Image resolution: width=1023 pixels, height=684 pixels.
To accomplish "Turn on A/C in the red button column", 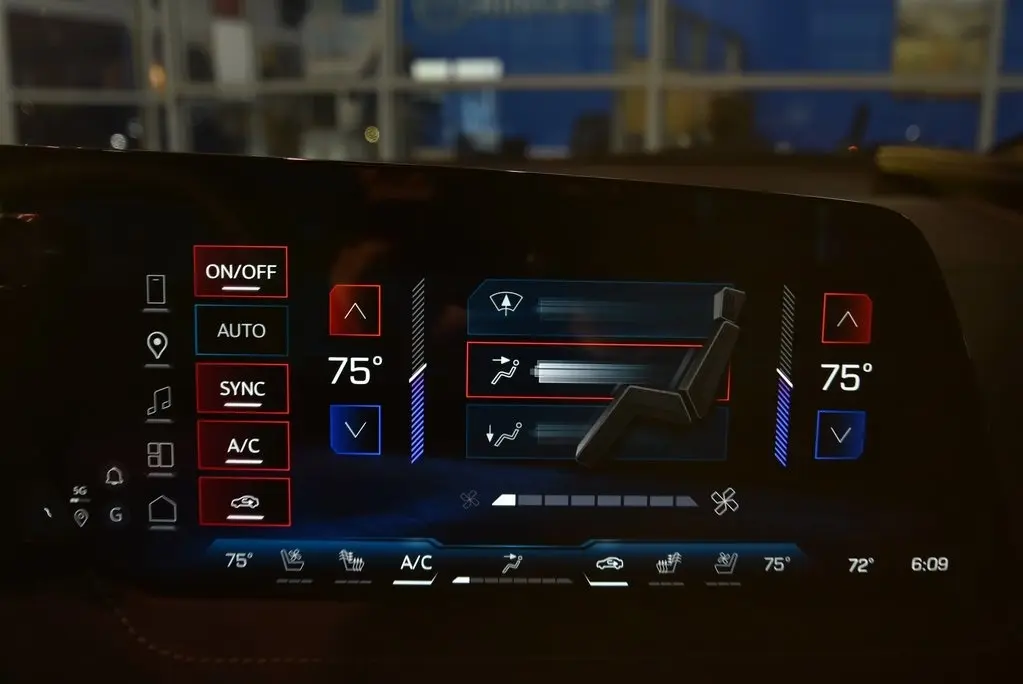I will [243, 446].
